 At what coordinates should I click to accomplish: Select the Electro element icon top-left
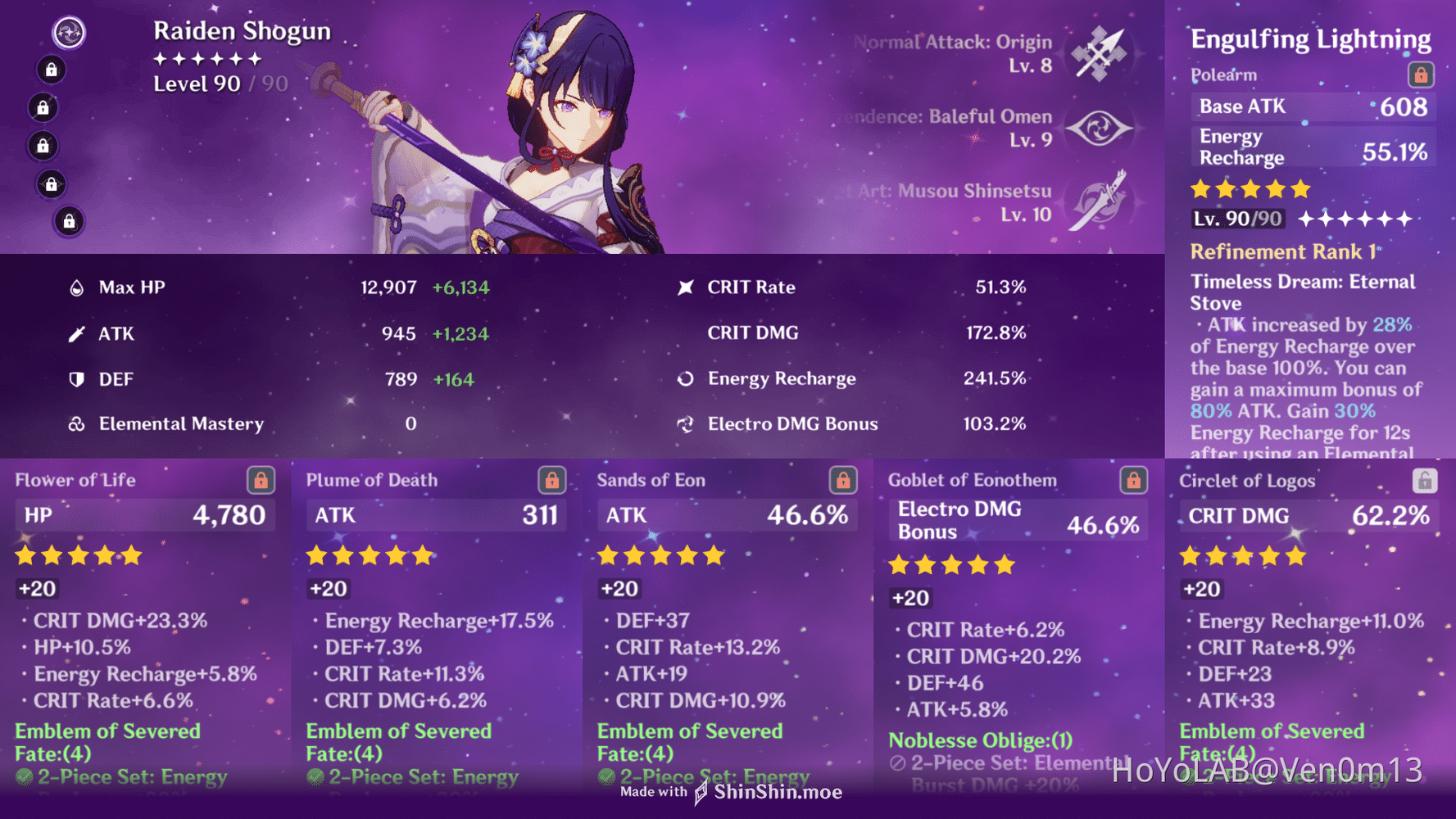(x=69, y=32)
